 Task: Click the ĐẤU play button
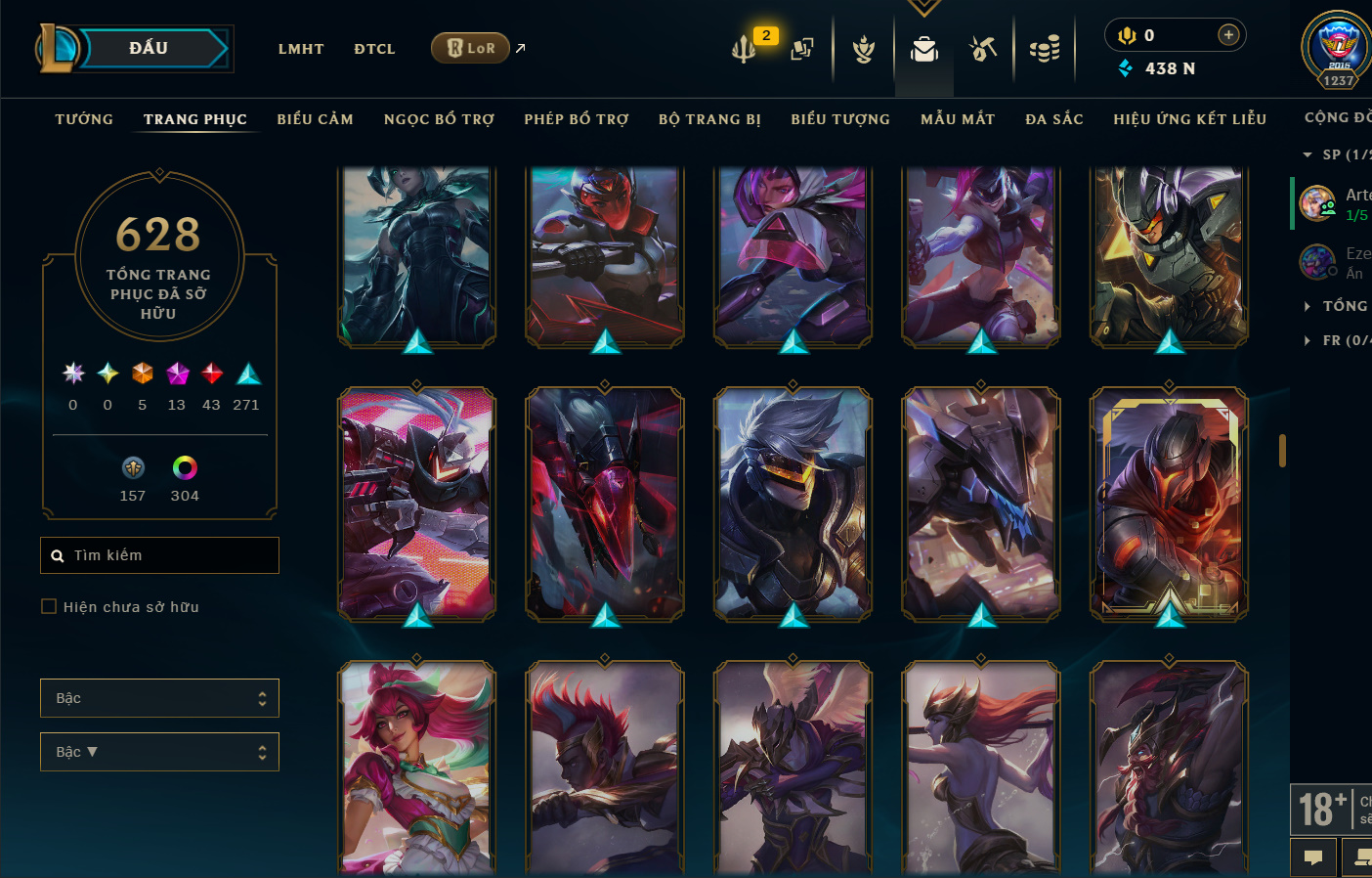(149, 48)
